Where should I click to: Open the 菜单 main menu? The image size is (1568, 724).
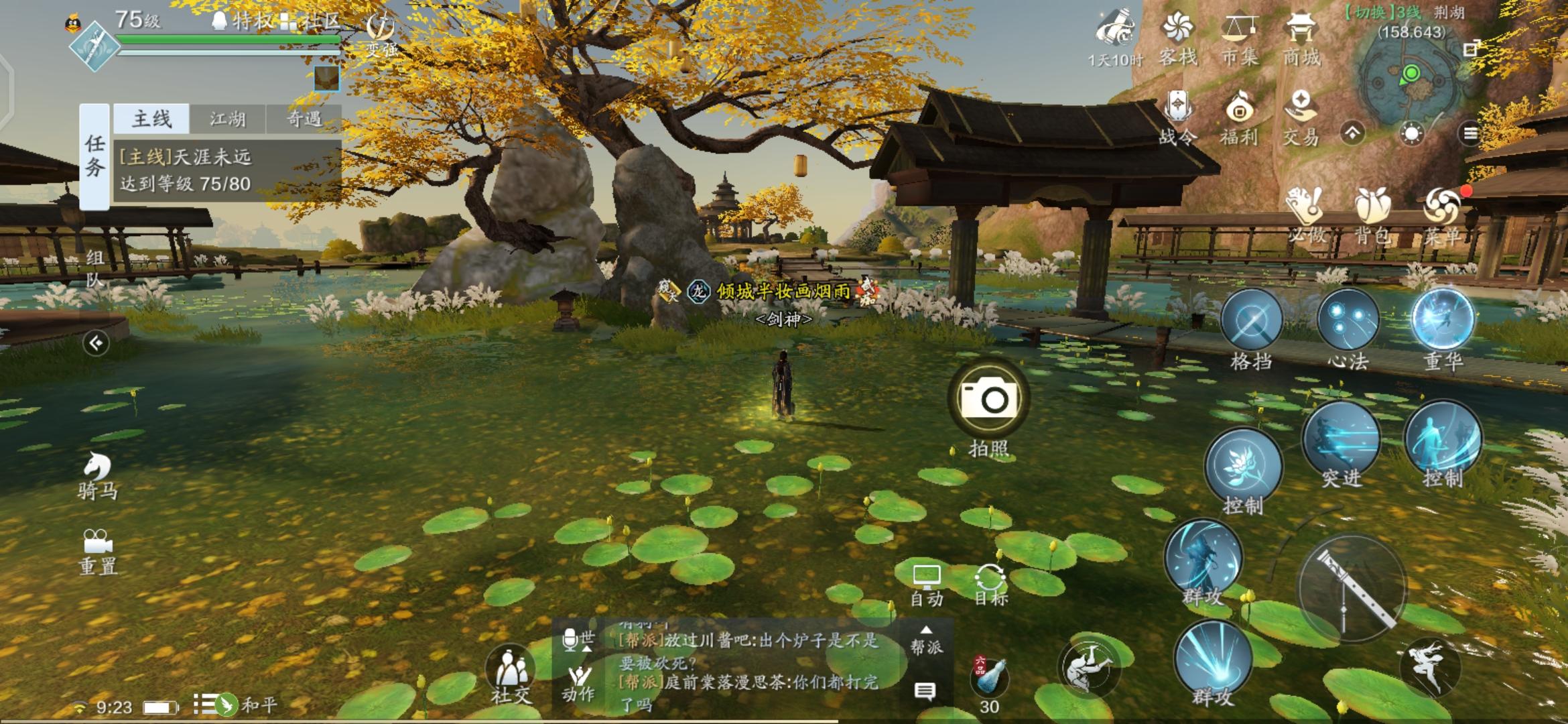(1442, 213)
